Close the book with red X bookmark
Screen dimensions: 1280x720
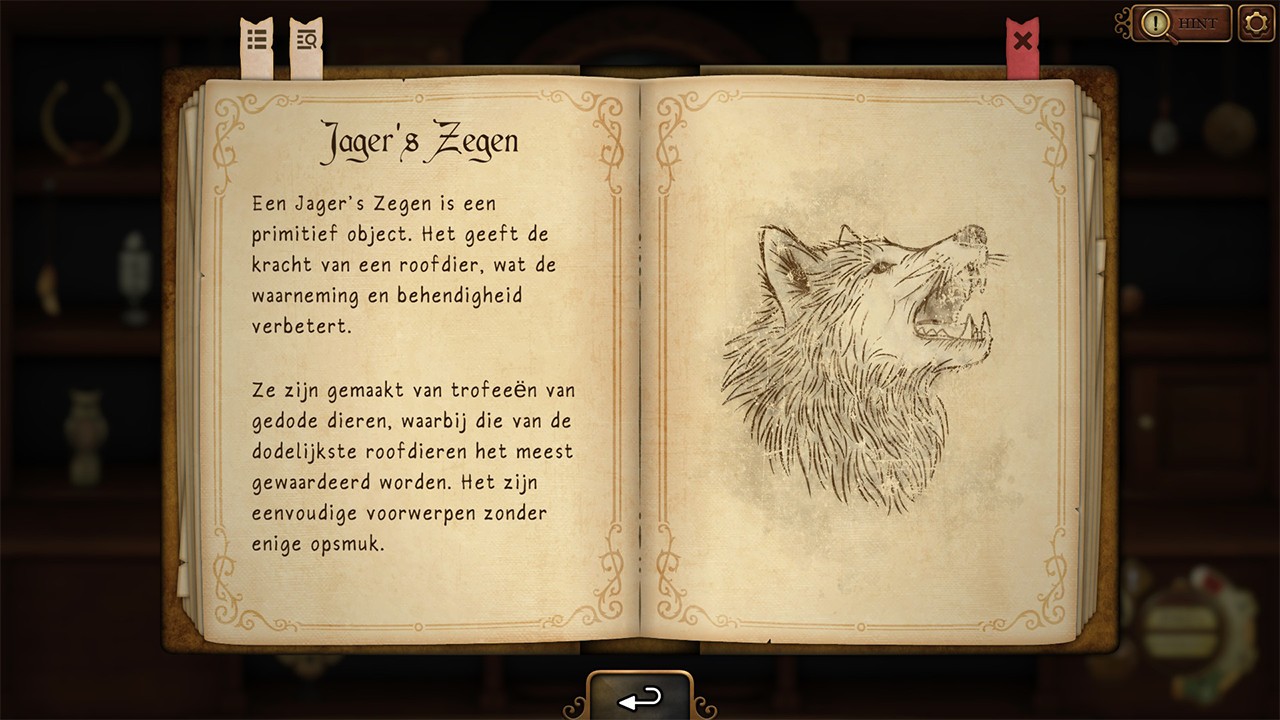[x=1022, y=42]
